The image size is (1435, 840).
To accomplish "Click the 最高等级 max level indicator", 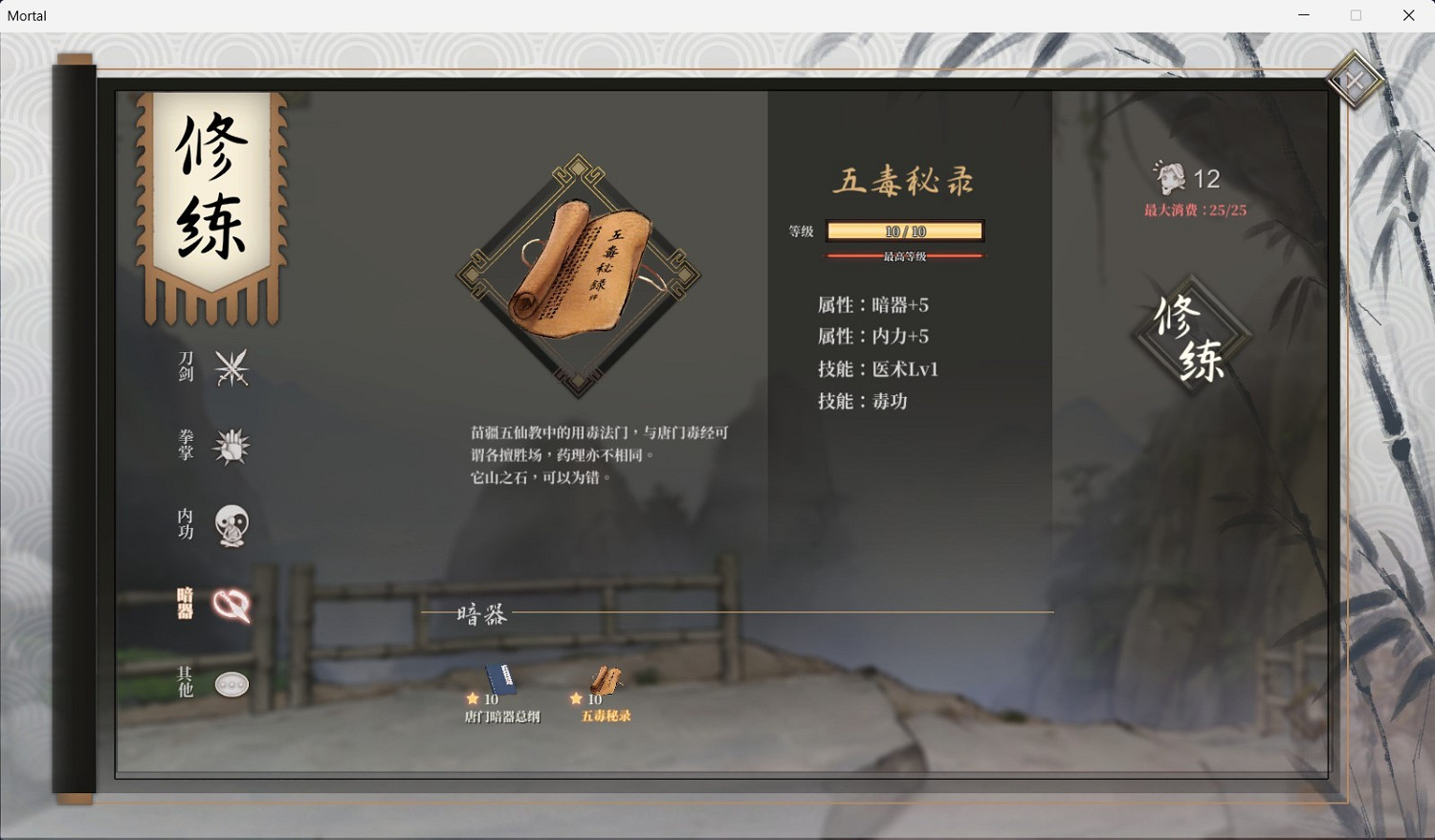I will [x=907, y=255].
